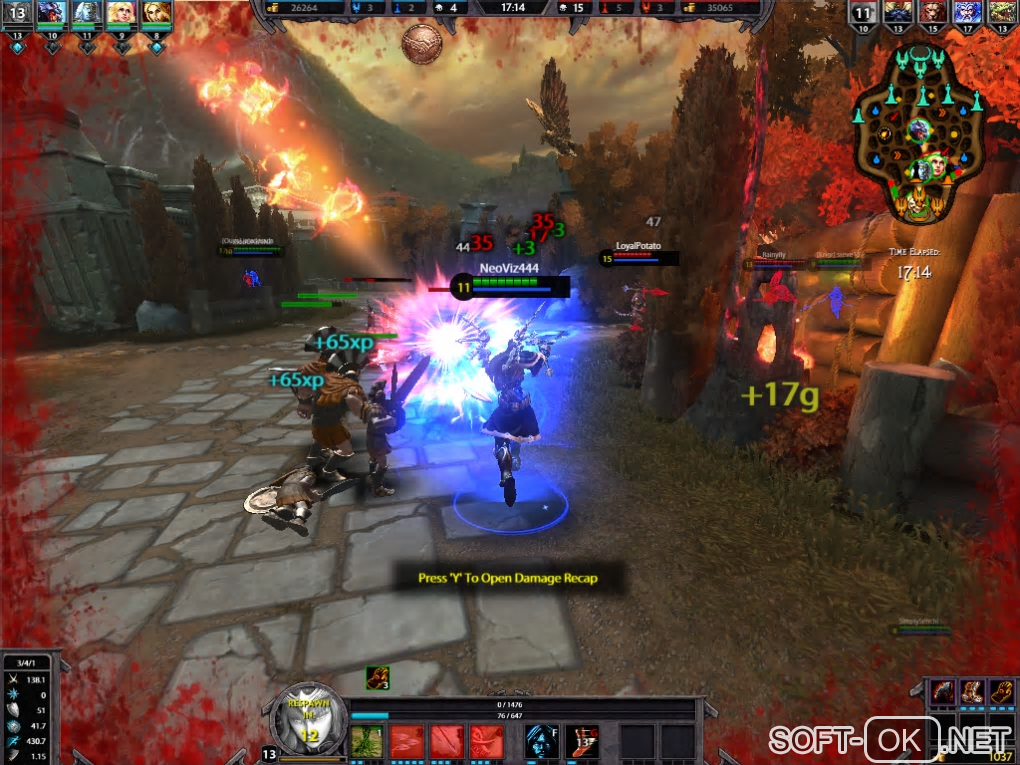Select the green enemy god portrait
1020x765 pixels.
coord(1002,12)
